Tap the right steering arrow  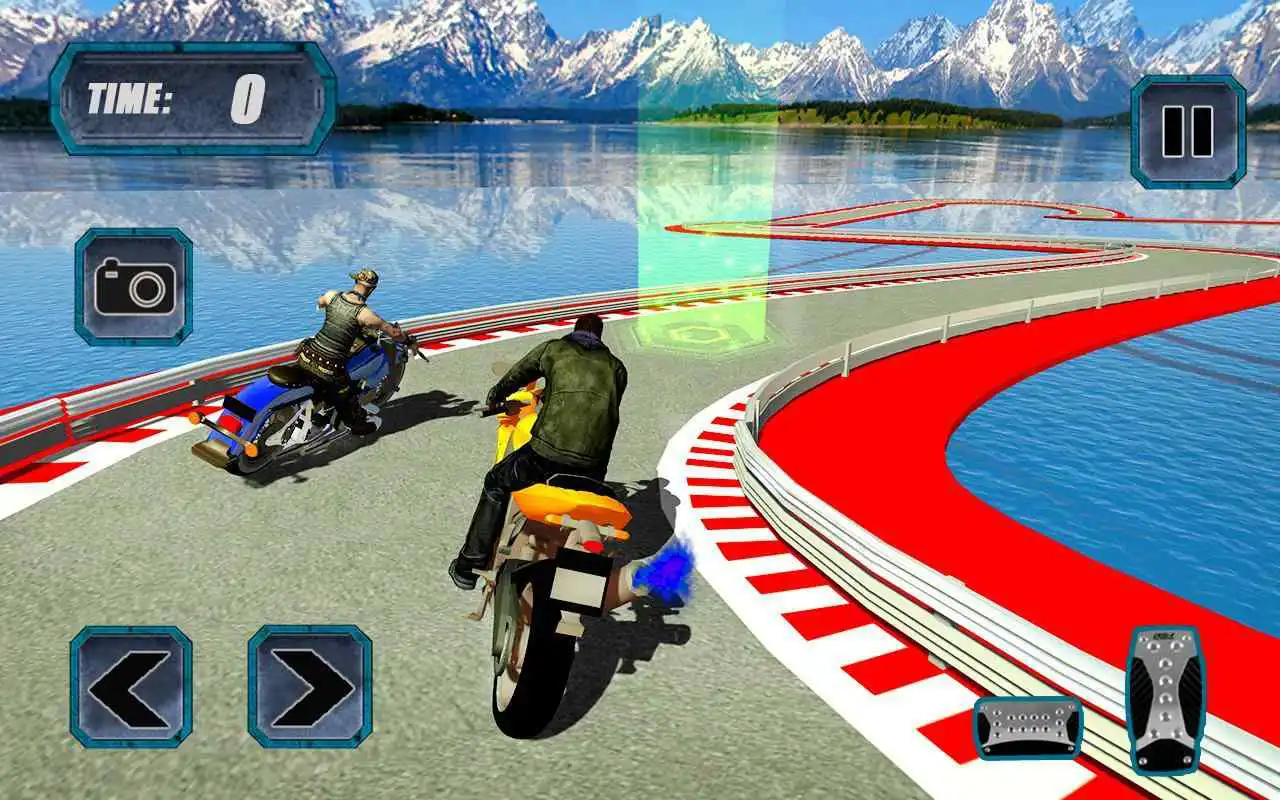click(x=306, y=685)
